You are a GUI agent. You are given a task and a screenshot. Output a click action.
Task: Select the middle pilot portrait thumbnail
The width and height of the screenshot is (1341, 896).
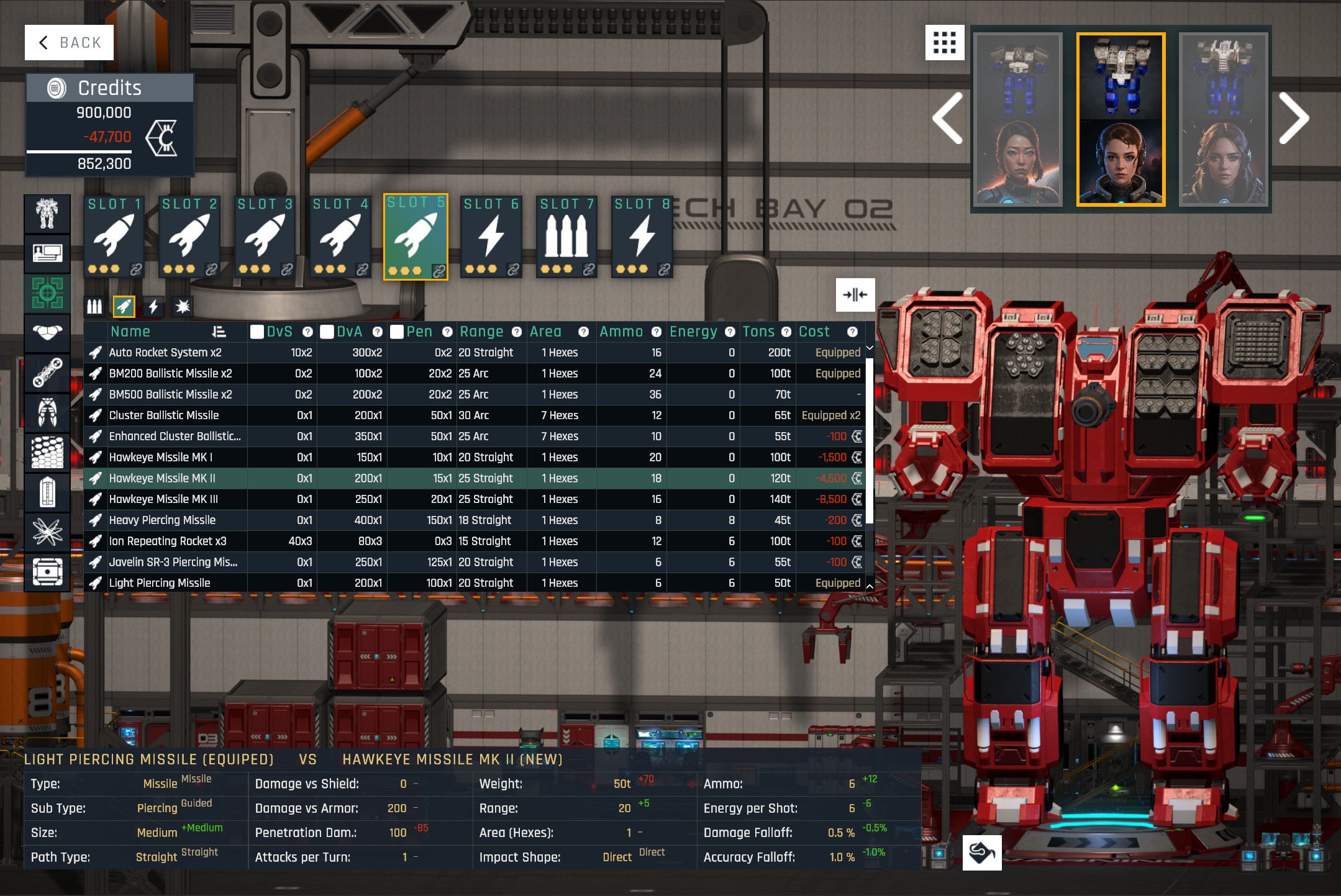(x=1122, y=160)
